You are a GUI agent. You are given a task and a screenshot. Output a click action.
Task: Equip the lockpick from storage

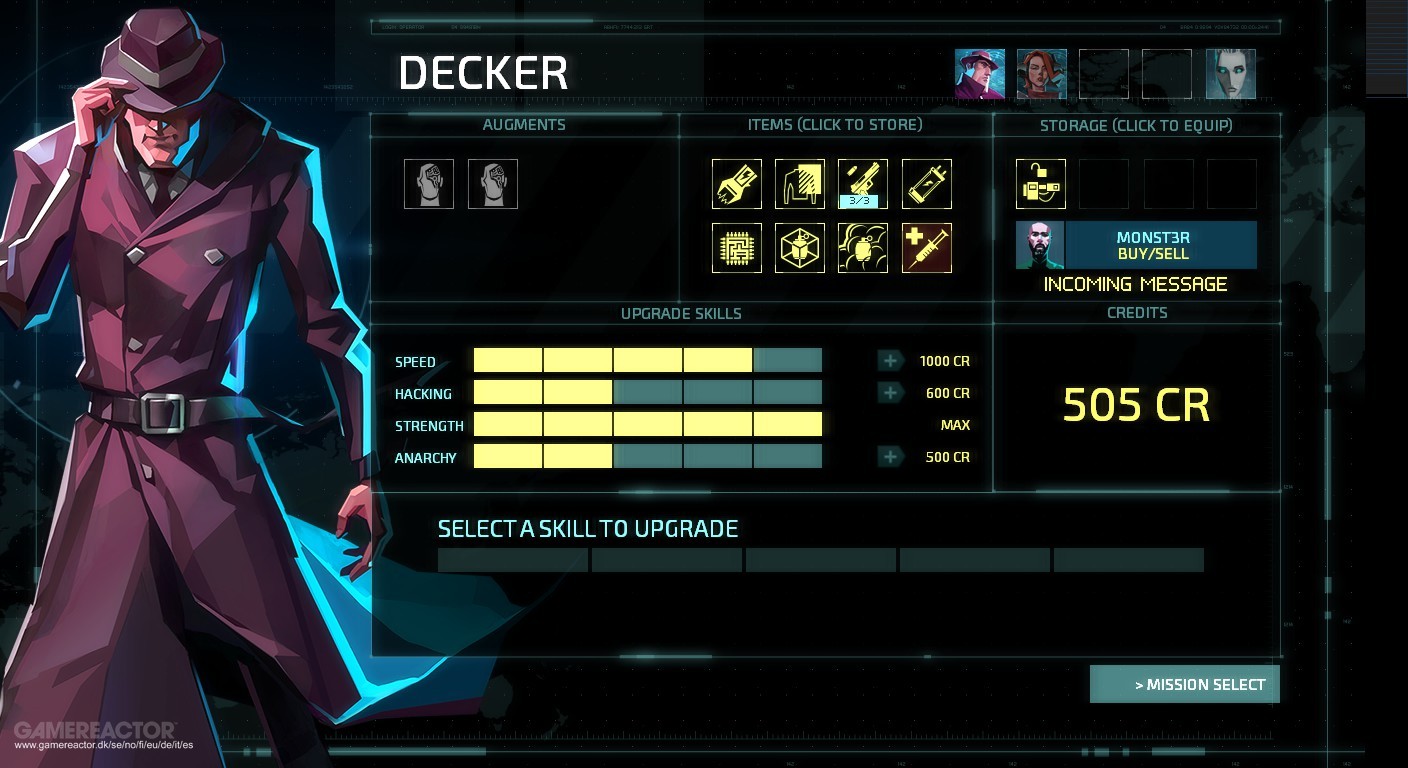pyautogui.click(x=1039, y=184)
